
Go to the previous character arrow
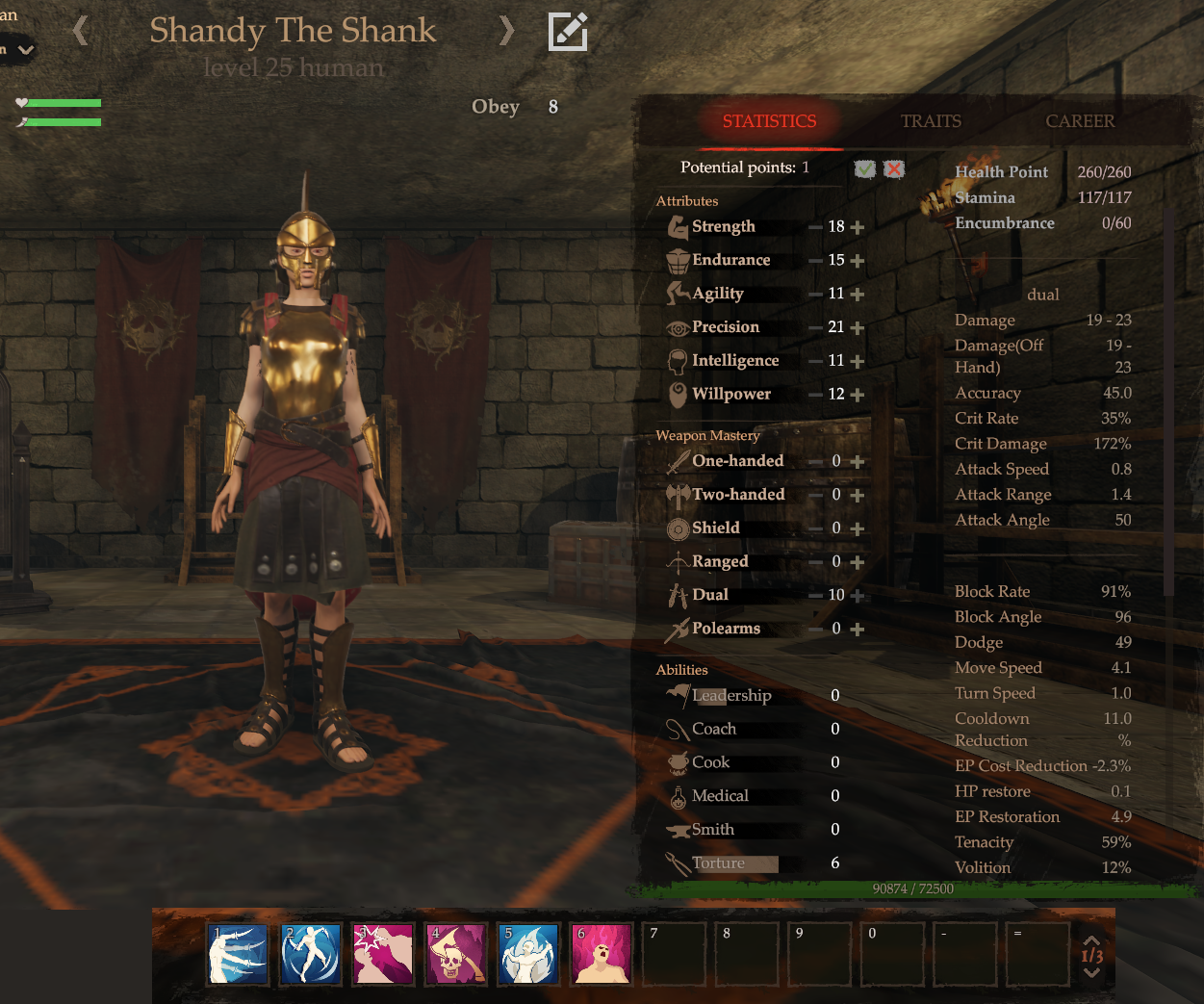81,31
